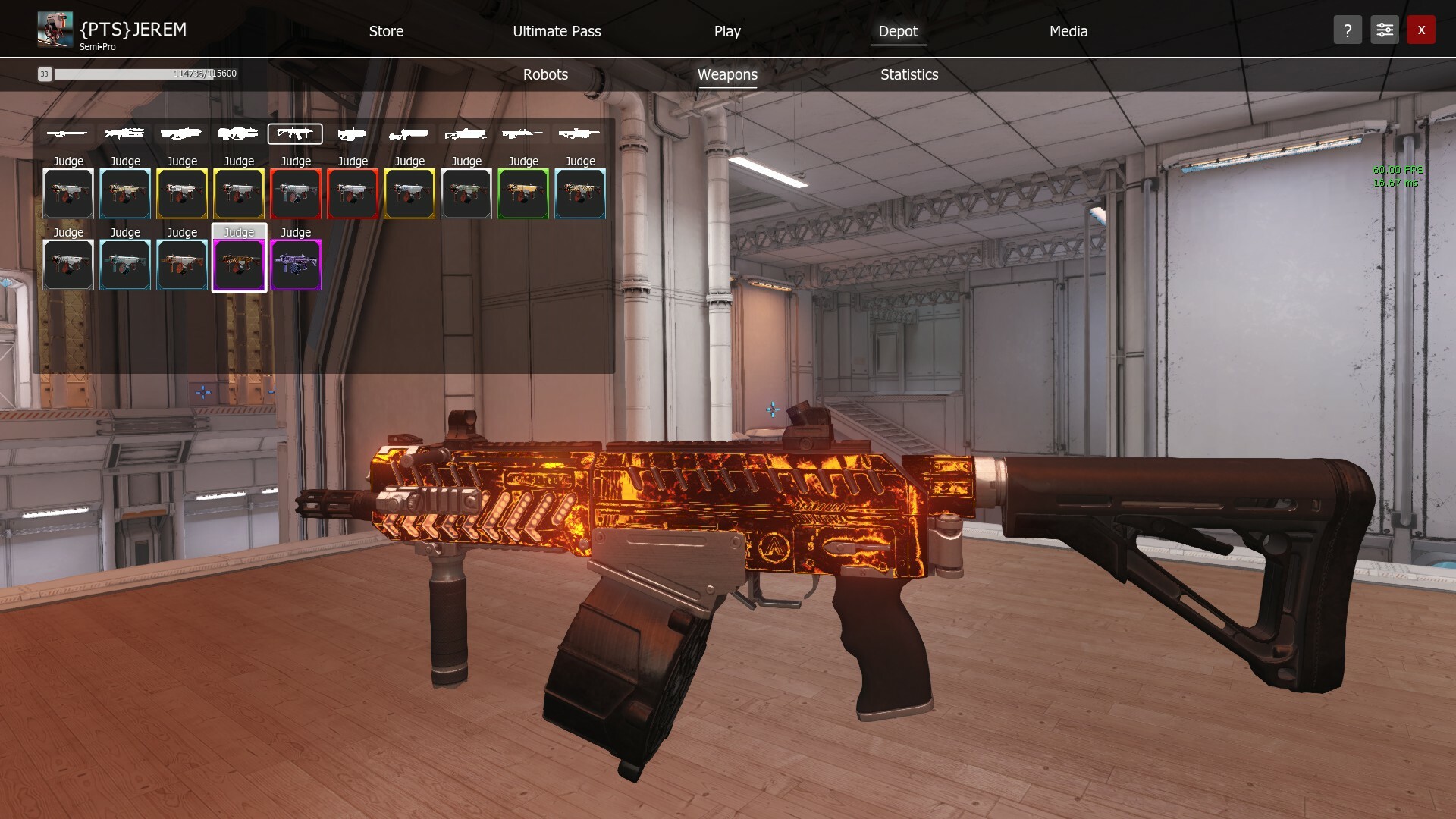Select the first sniper rifle weapon silhouette icon

tap(67, 133)
